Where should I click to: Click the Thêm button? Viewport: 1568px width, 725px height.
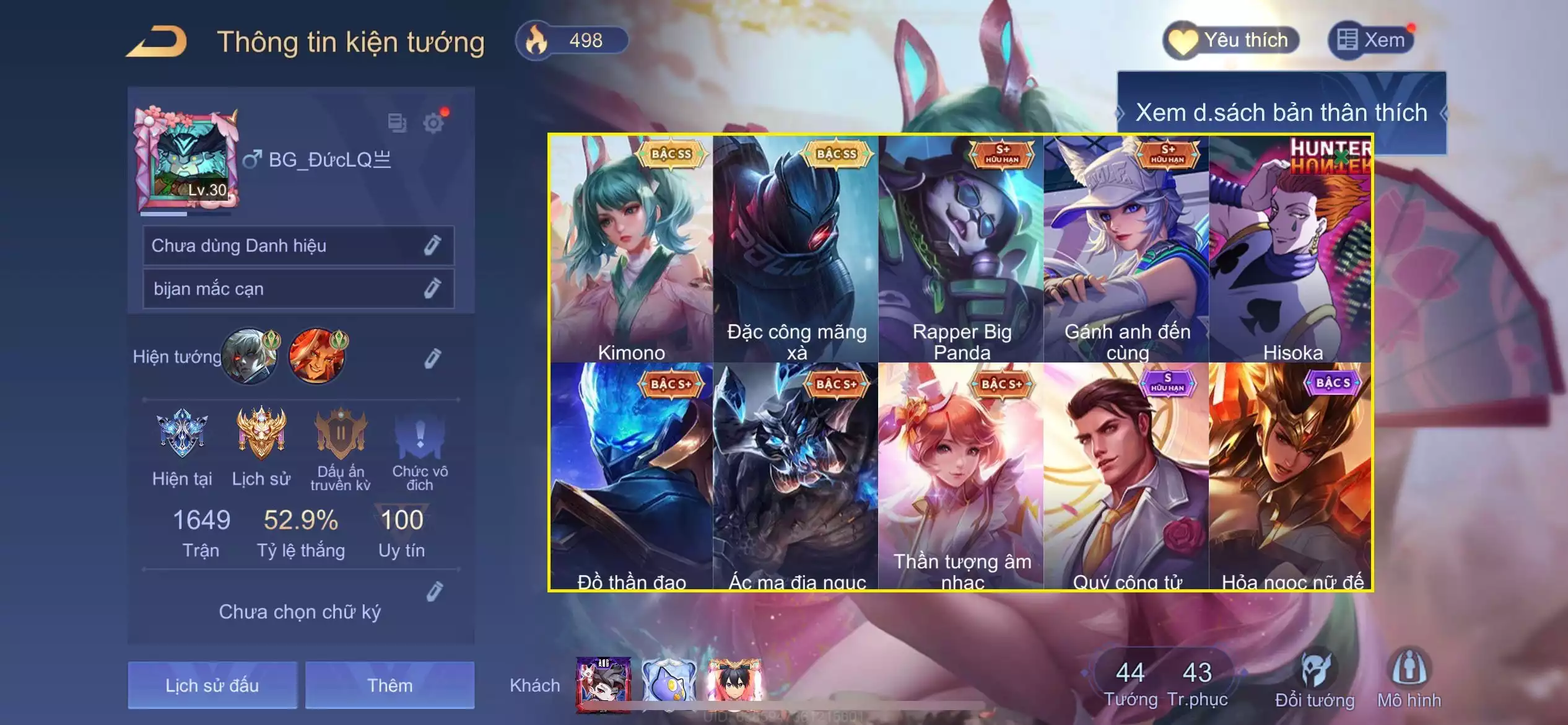(x=390, y=685)
